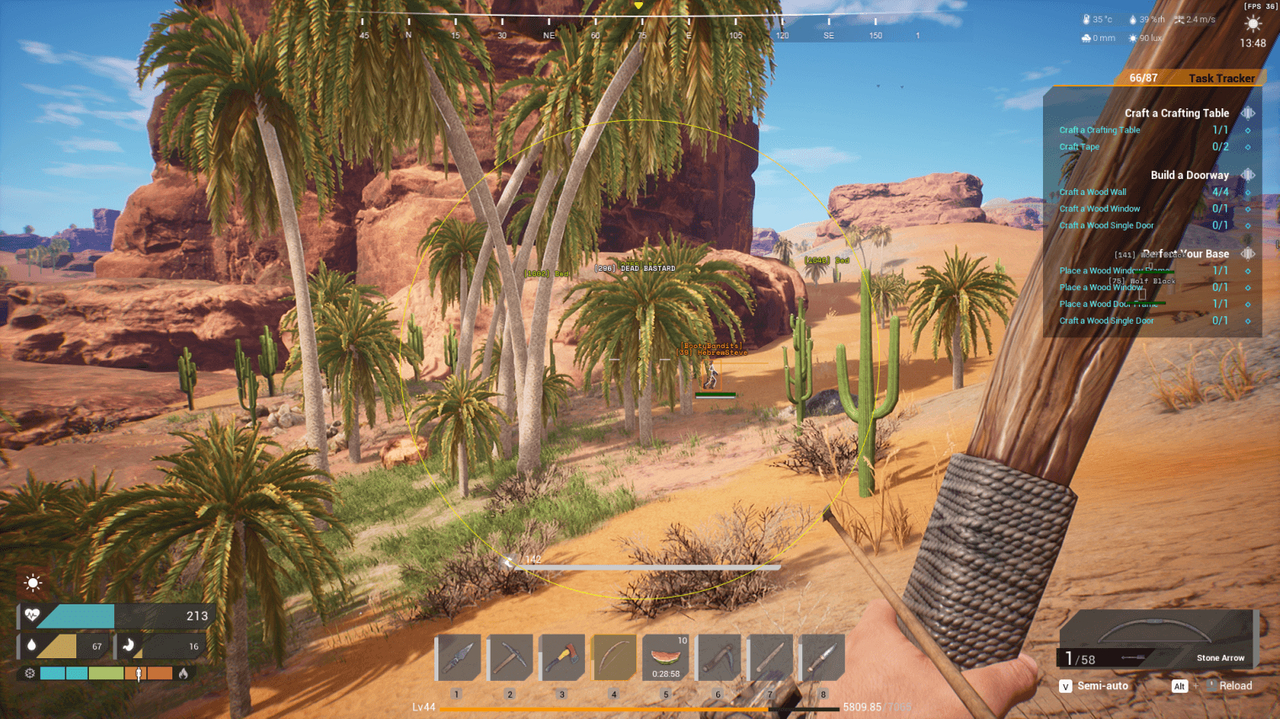Viewport: 1280px width, 719px height.
Task: Choose the watermelon slice hotbar slot
Action: [x=666, y=658]
